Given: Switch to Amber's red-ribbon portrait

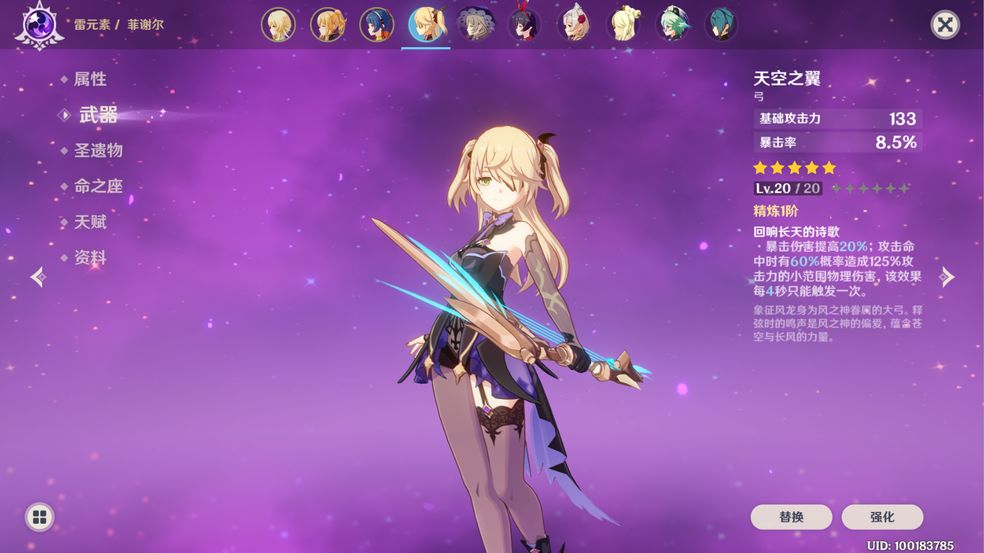Looking at the screenshot, I should coord(524,24).
